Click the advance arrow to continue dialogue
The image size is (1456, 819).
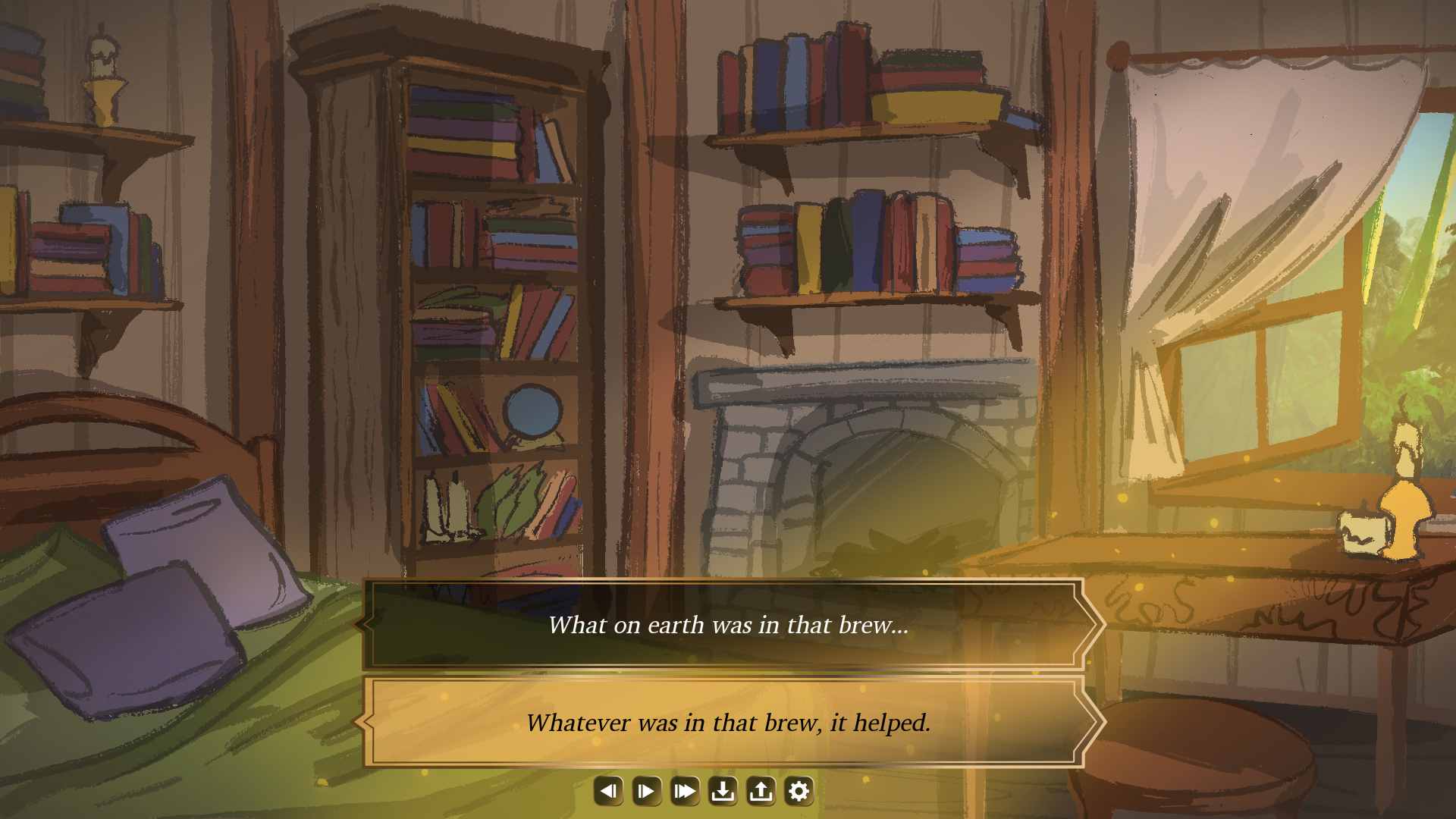(646, 790)
